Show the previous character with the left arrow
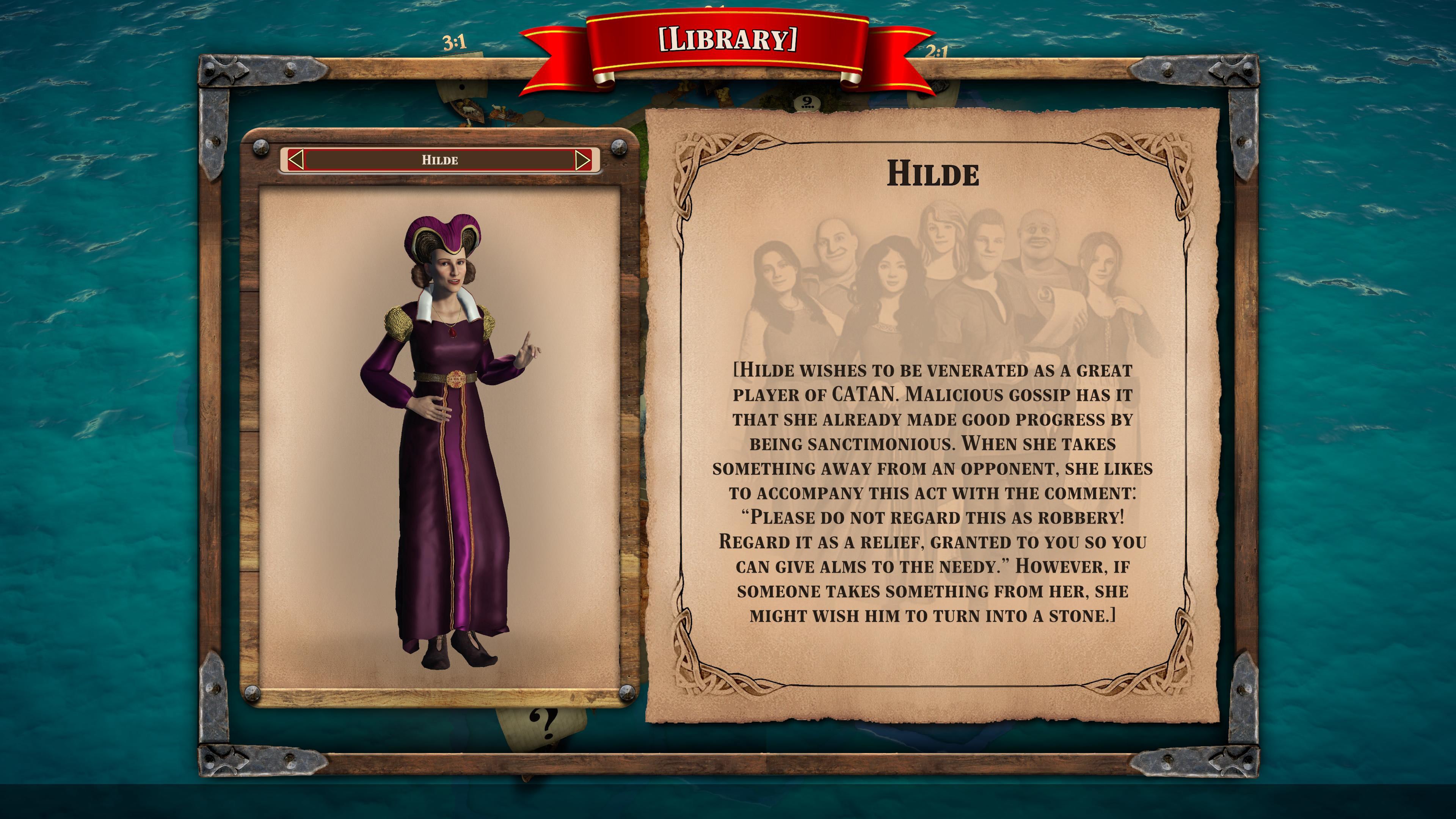1456x819 pixels. tap(296, 160)
